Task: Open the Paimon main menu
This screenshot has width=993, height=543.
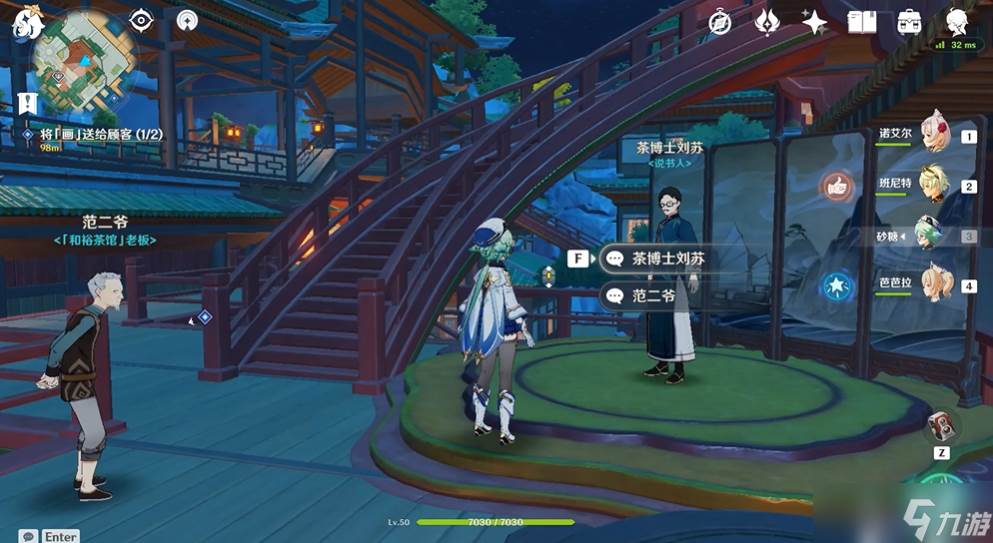Action: 24,24
